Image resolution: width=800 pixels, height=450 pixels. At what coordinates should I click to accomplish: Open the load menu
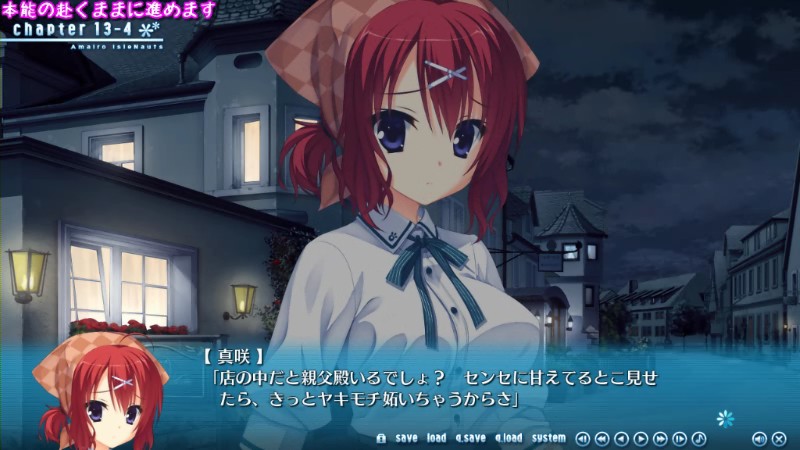pyautogui.click(x=436, y=438)
